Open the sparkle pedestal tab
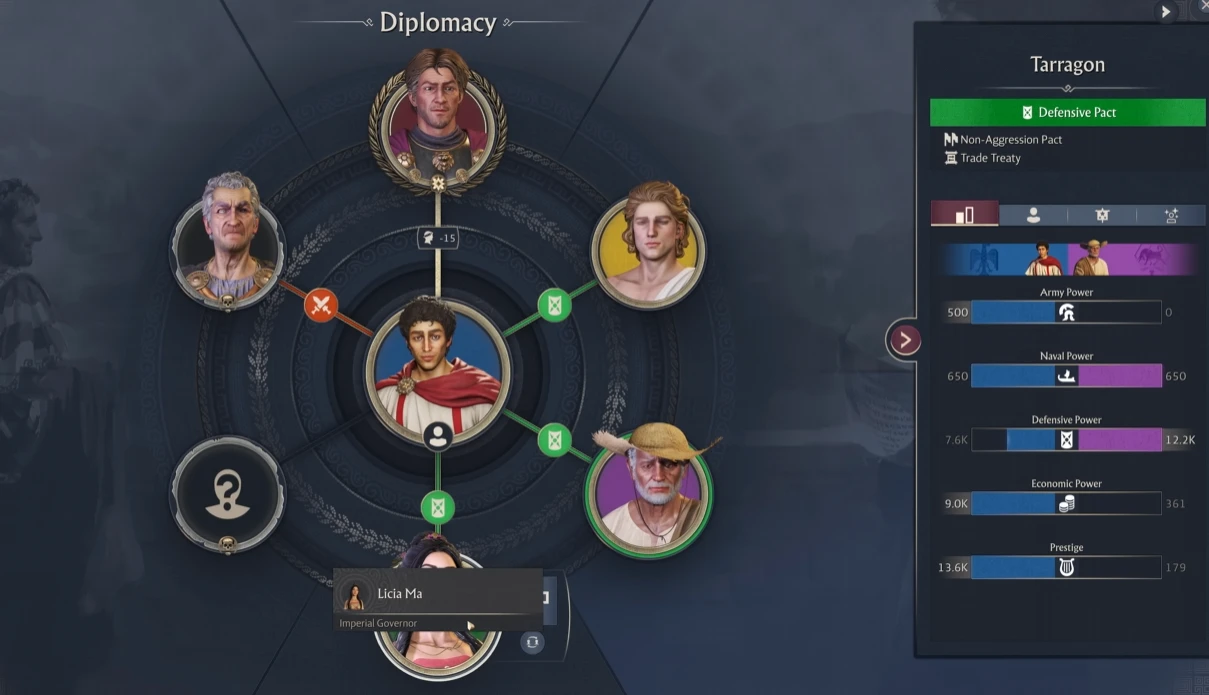Viewport: 1209px width, 695px height. pyautogui.click(x=1170, y=214)
